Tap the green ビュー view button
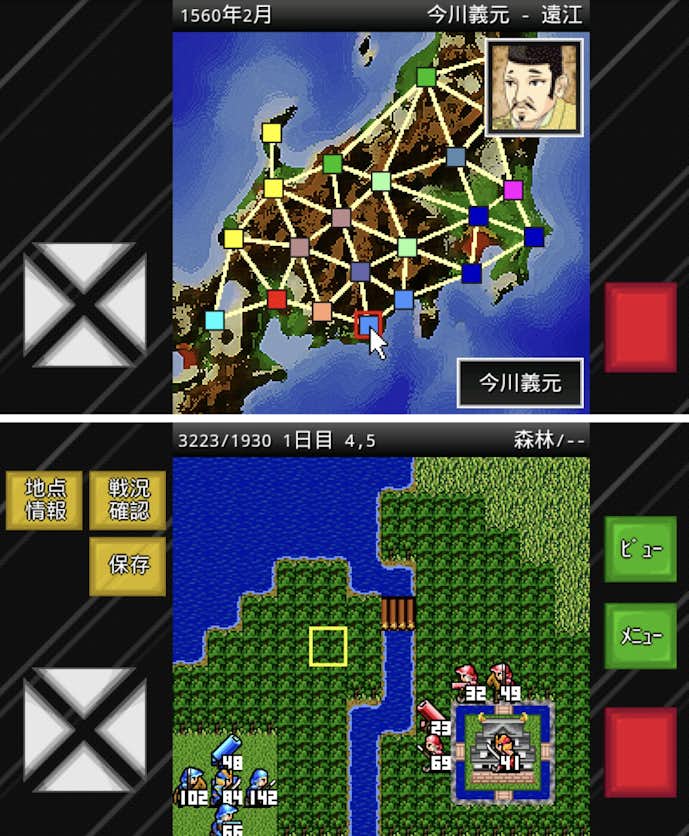Viewport: 689px width, 836px height. tap(640, 549)
